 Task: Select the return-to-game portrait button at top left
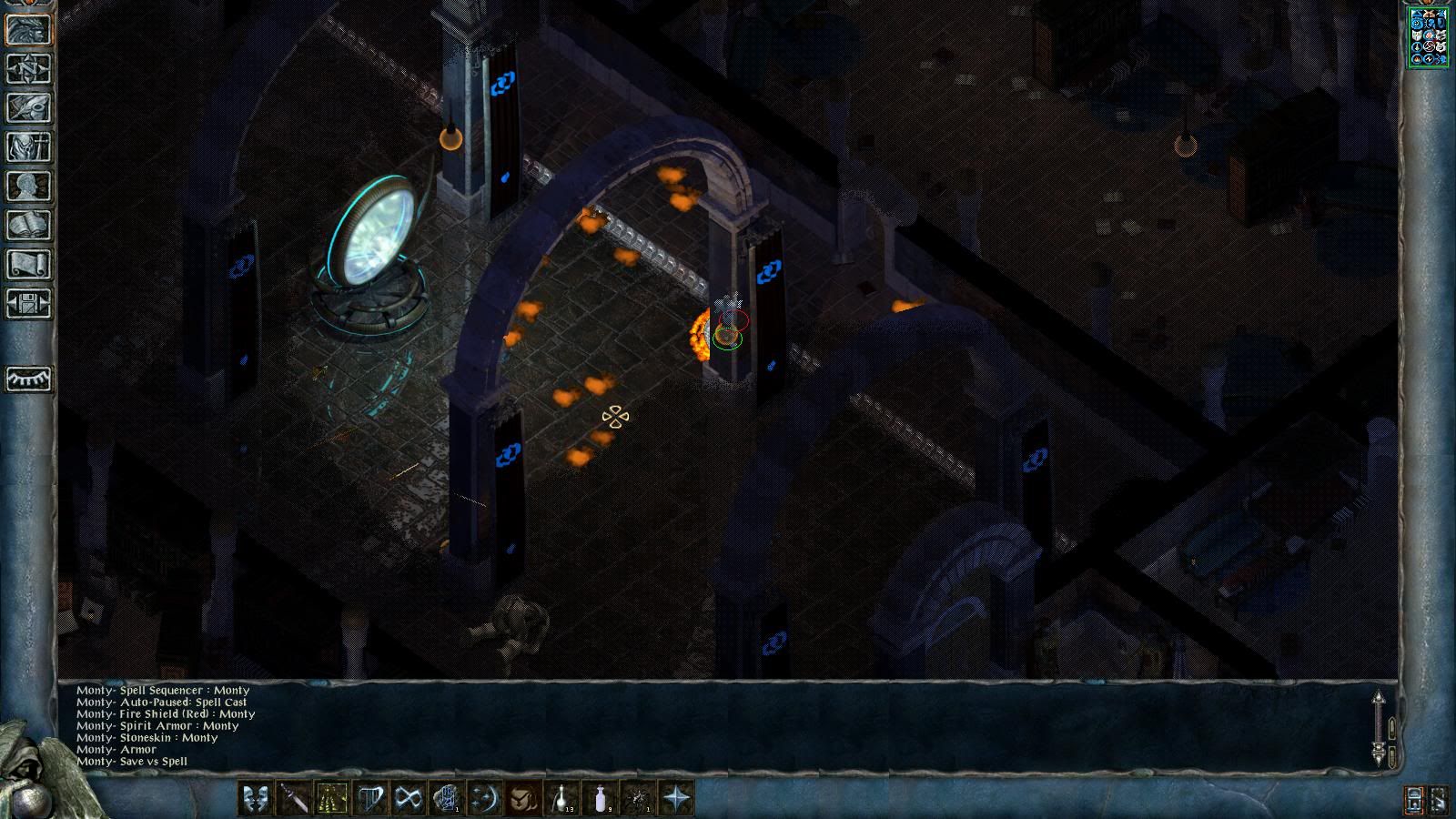coord(28,29)
